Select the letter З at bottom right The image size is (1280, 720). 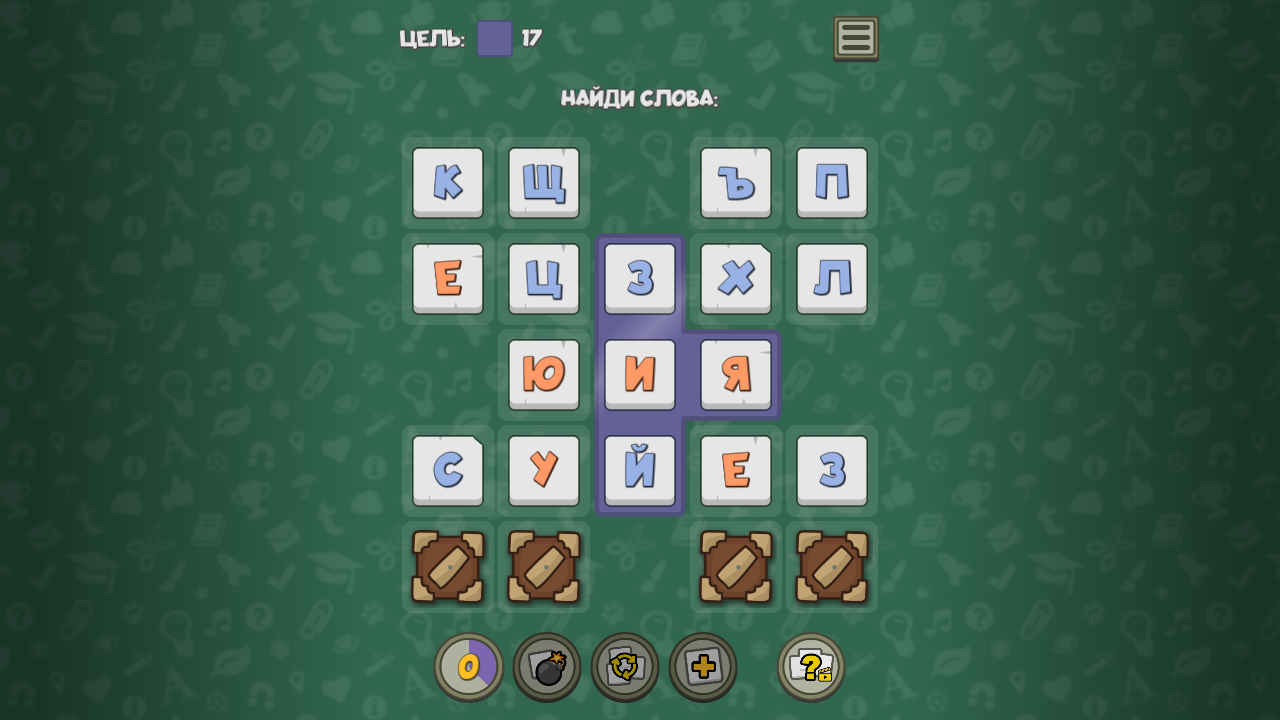click(x=831, y=470)
